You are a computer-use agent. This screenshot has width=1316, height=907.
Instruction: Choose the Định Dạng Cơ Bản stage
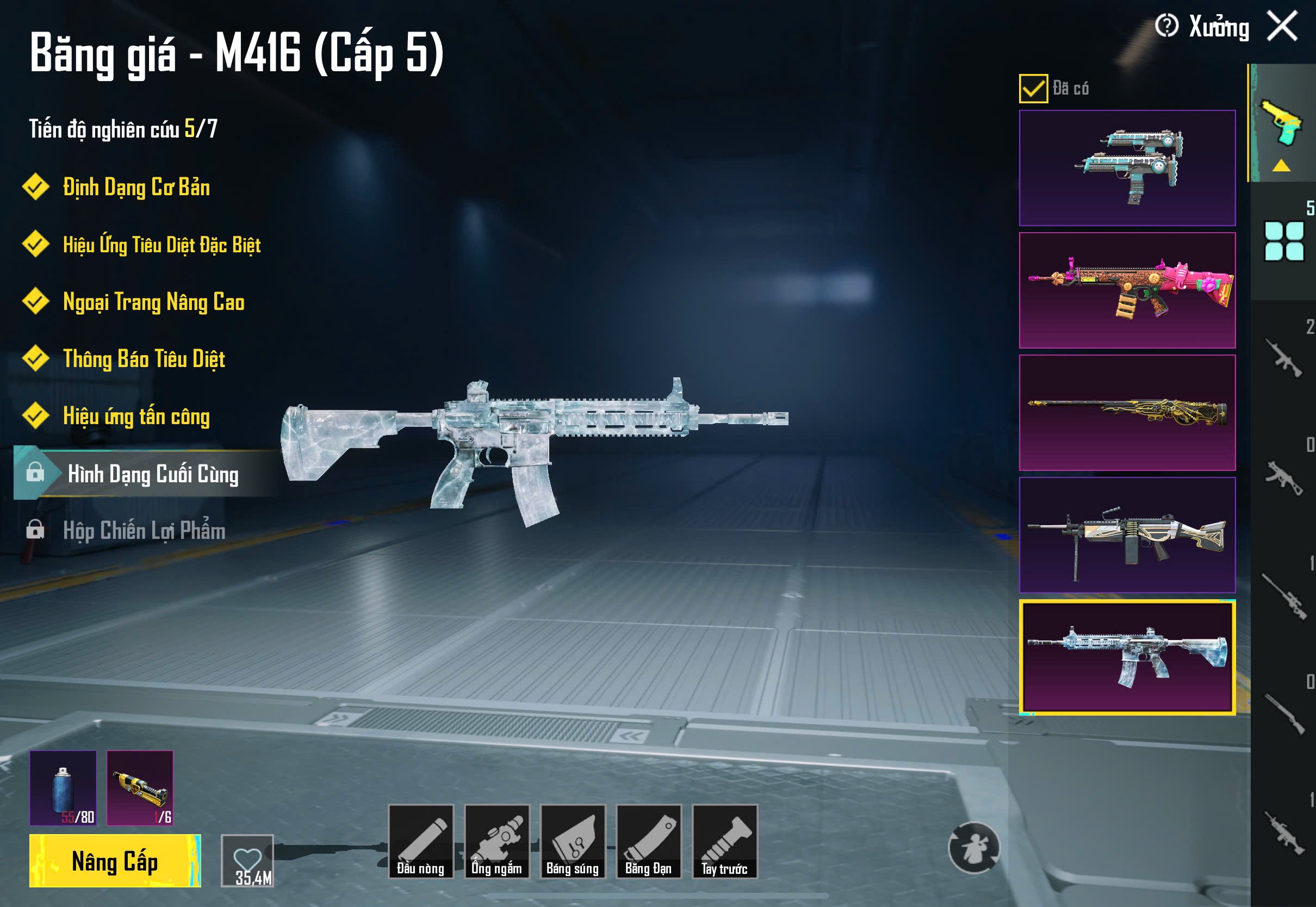coord(136,188)
